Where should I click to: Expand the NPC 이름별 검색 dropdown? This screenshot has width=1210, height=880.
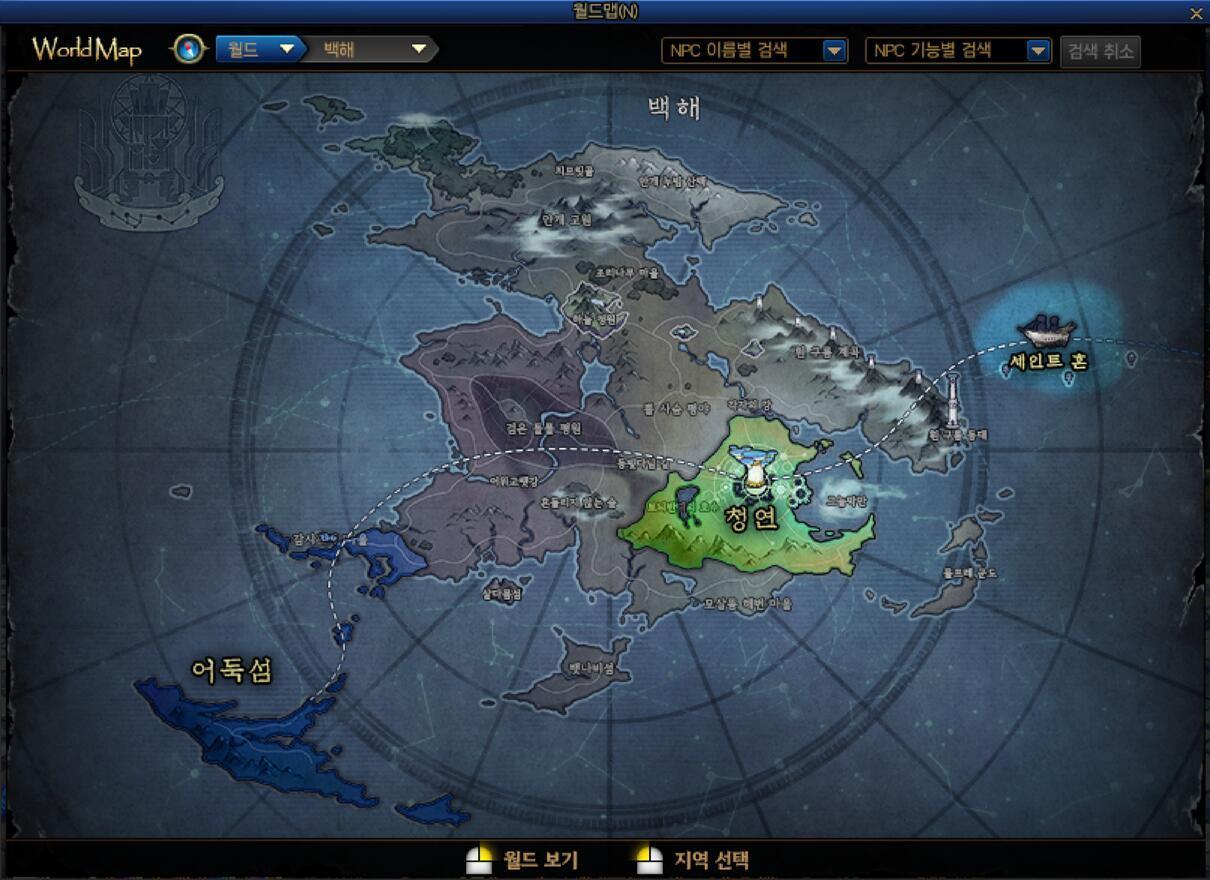[x=834, y=51]
